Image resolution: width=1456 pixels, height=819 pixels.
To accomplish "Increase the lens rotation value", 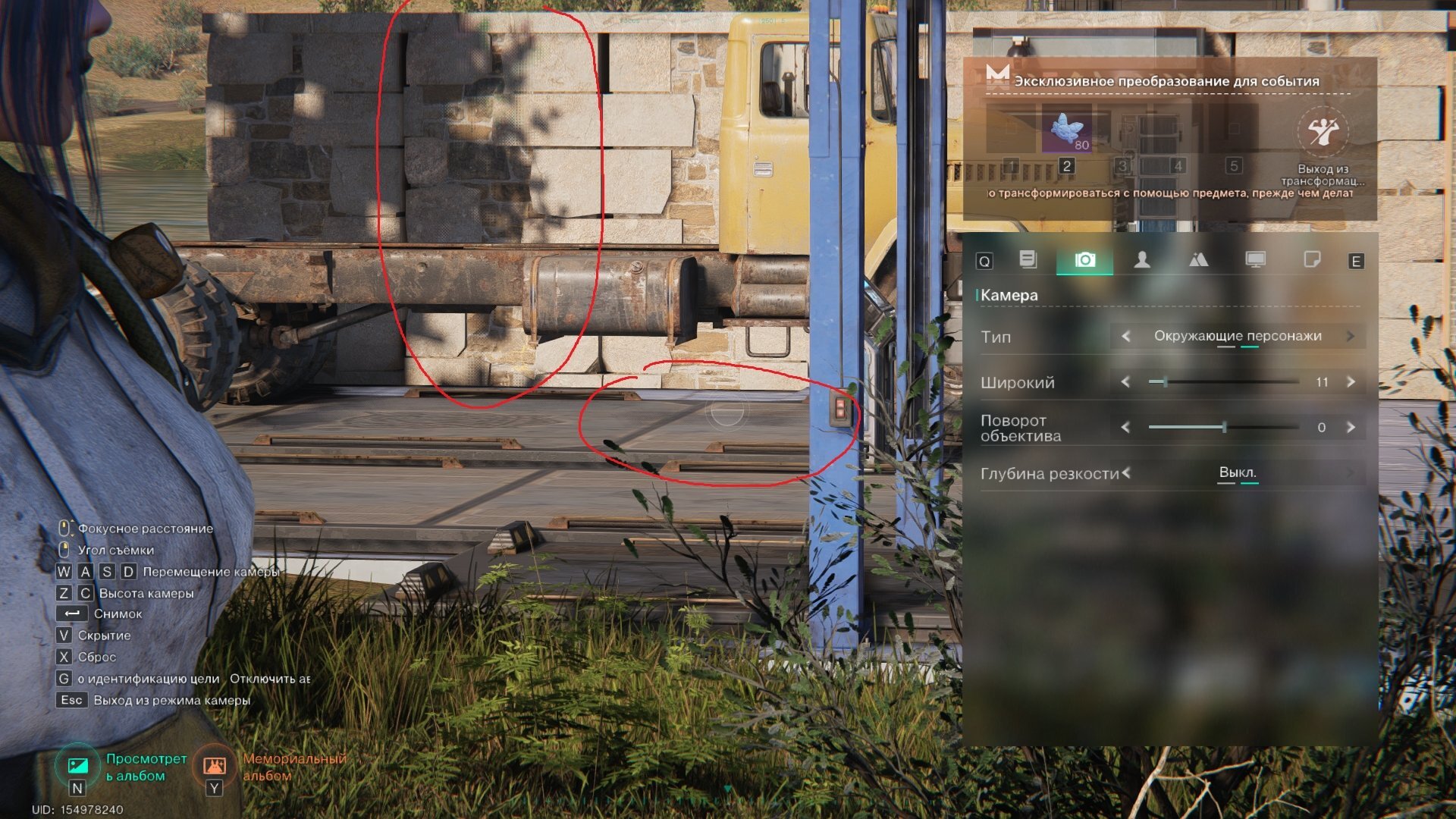I will coord(1351,427).
